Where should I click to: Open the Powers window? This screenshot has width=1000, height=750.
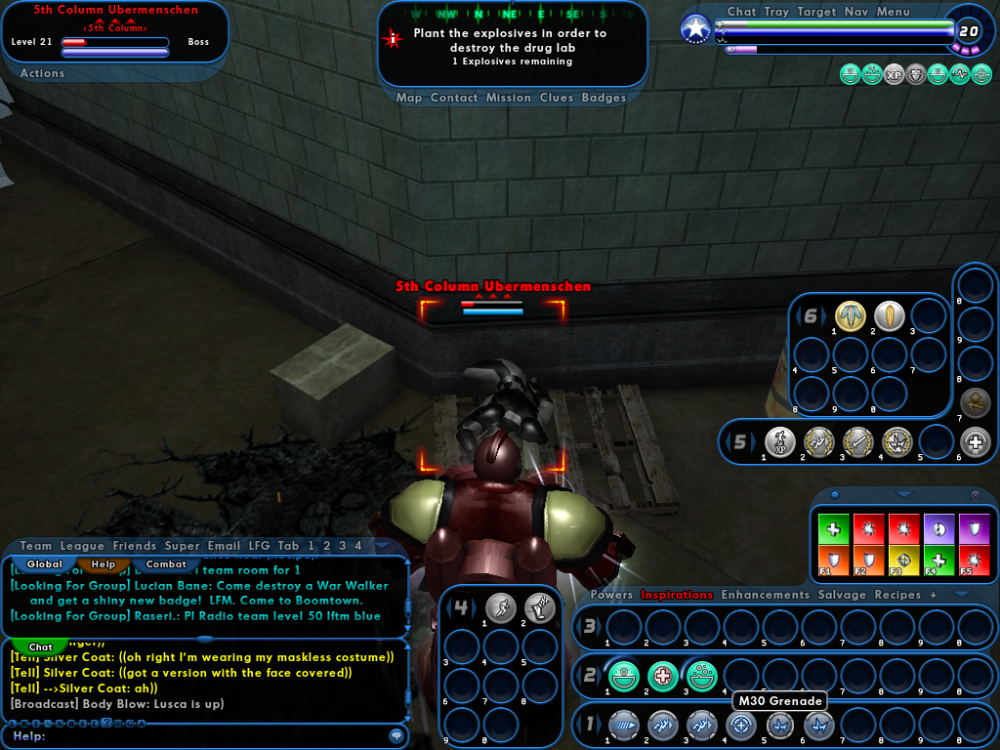click(611, 595)
